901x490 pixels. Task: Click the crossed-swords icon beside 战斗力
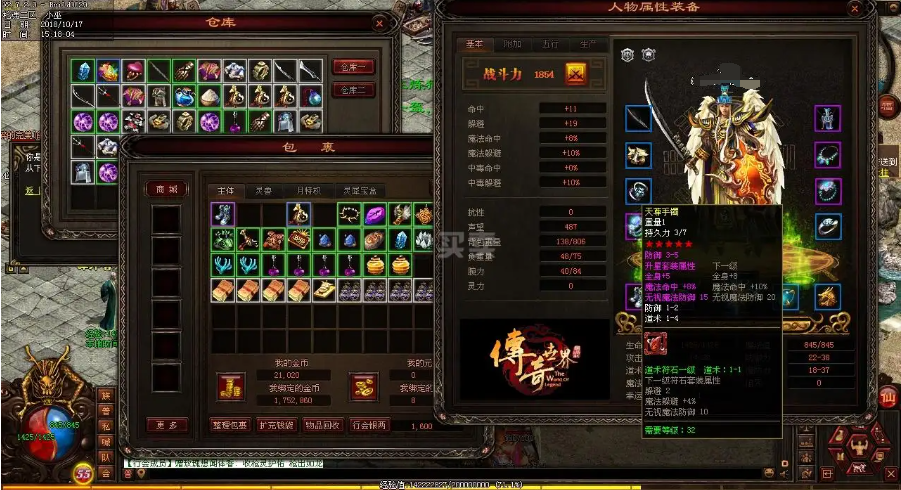point(576,74)
